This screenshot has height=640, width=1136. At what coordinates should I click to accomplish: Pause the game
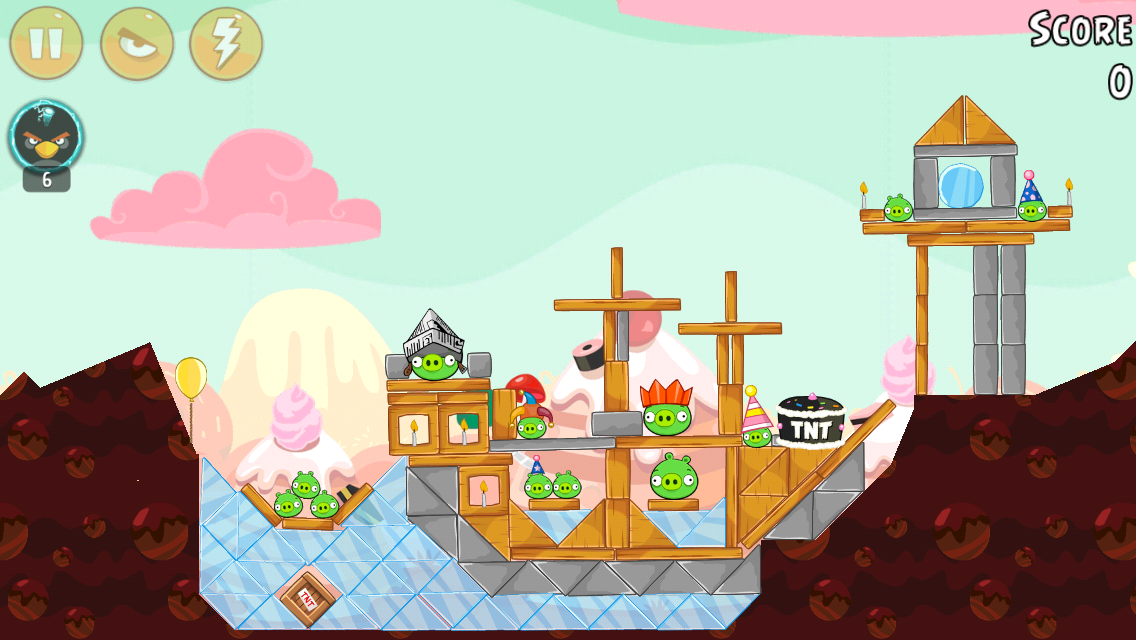point(46,43)
